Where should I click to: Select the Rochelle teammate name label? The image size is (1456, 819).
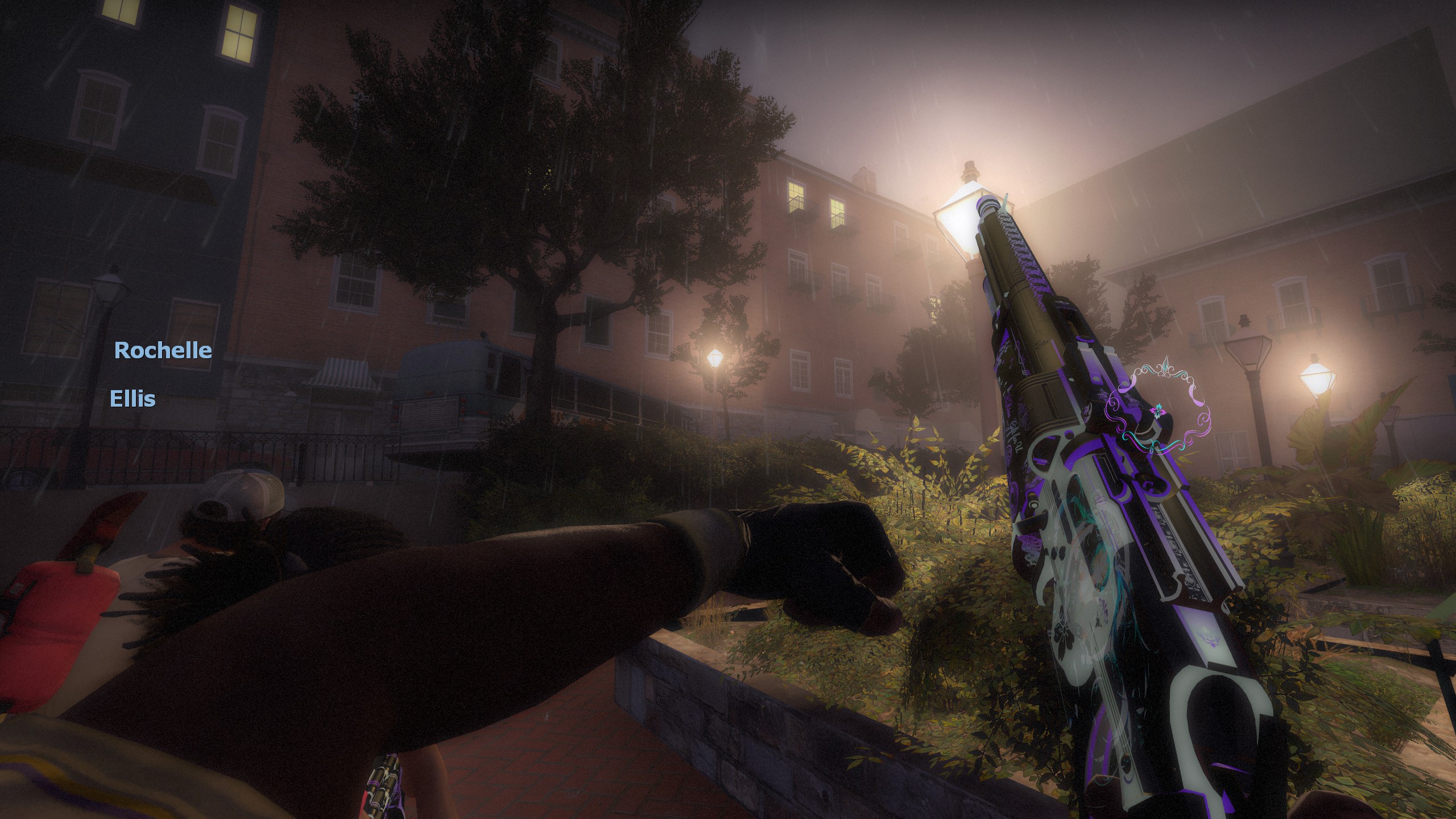[x=163, y=350]
